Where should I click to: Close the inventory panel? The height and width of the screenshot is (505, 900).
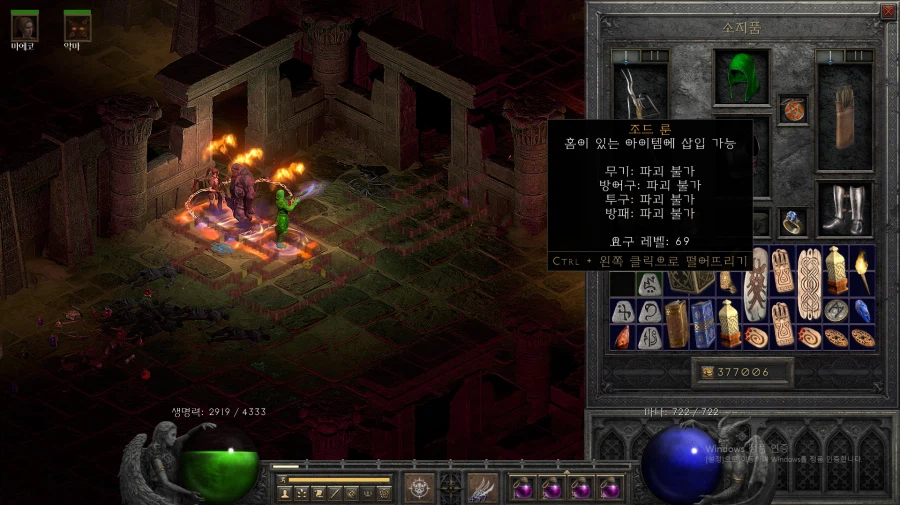pyautogui.click(x=888, y=12)
